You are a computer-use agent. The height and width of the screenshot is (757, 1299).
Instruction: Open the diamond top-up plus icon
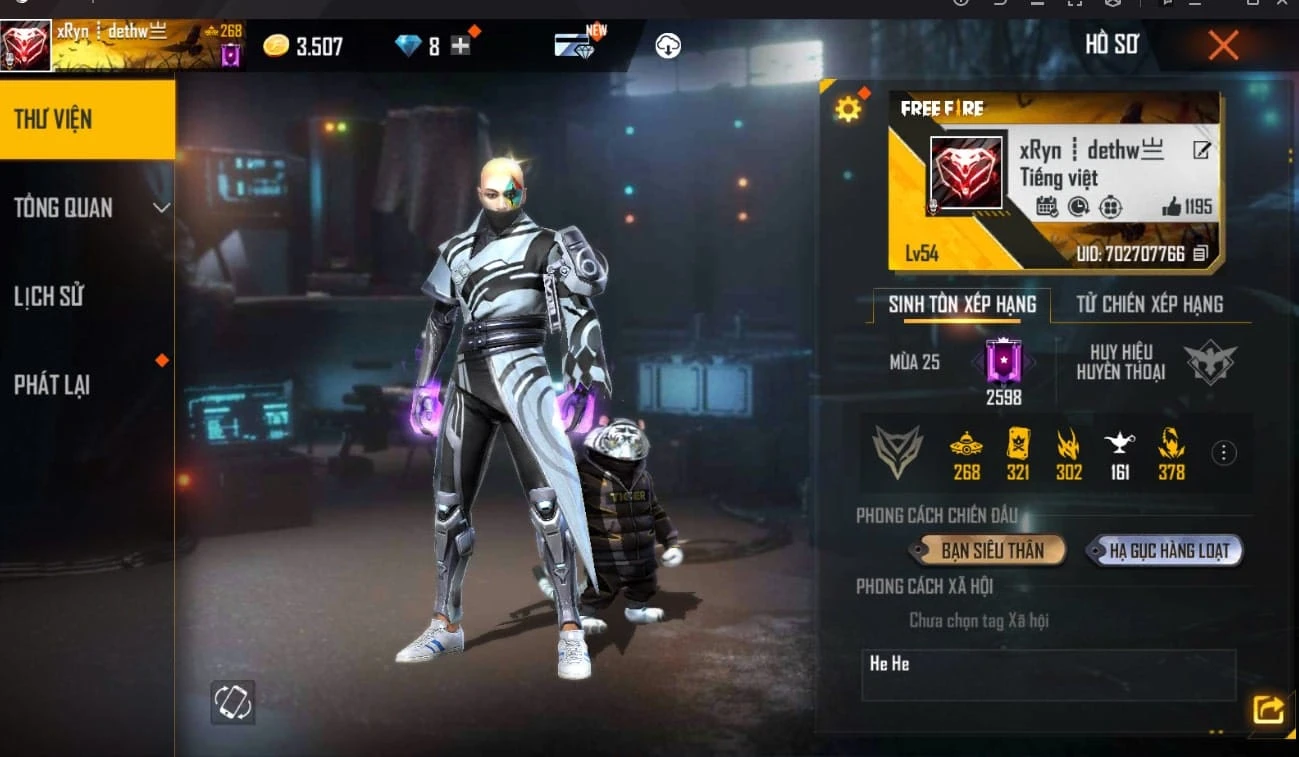460,45
